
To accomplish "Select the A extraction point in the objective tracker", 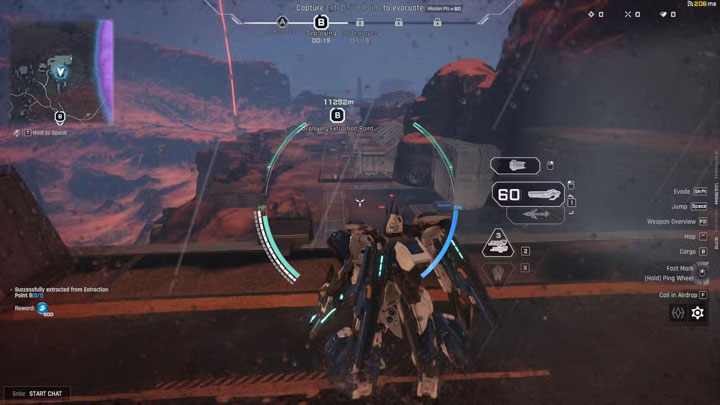I will pyautogui.click(x=282, y=21).
